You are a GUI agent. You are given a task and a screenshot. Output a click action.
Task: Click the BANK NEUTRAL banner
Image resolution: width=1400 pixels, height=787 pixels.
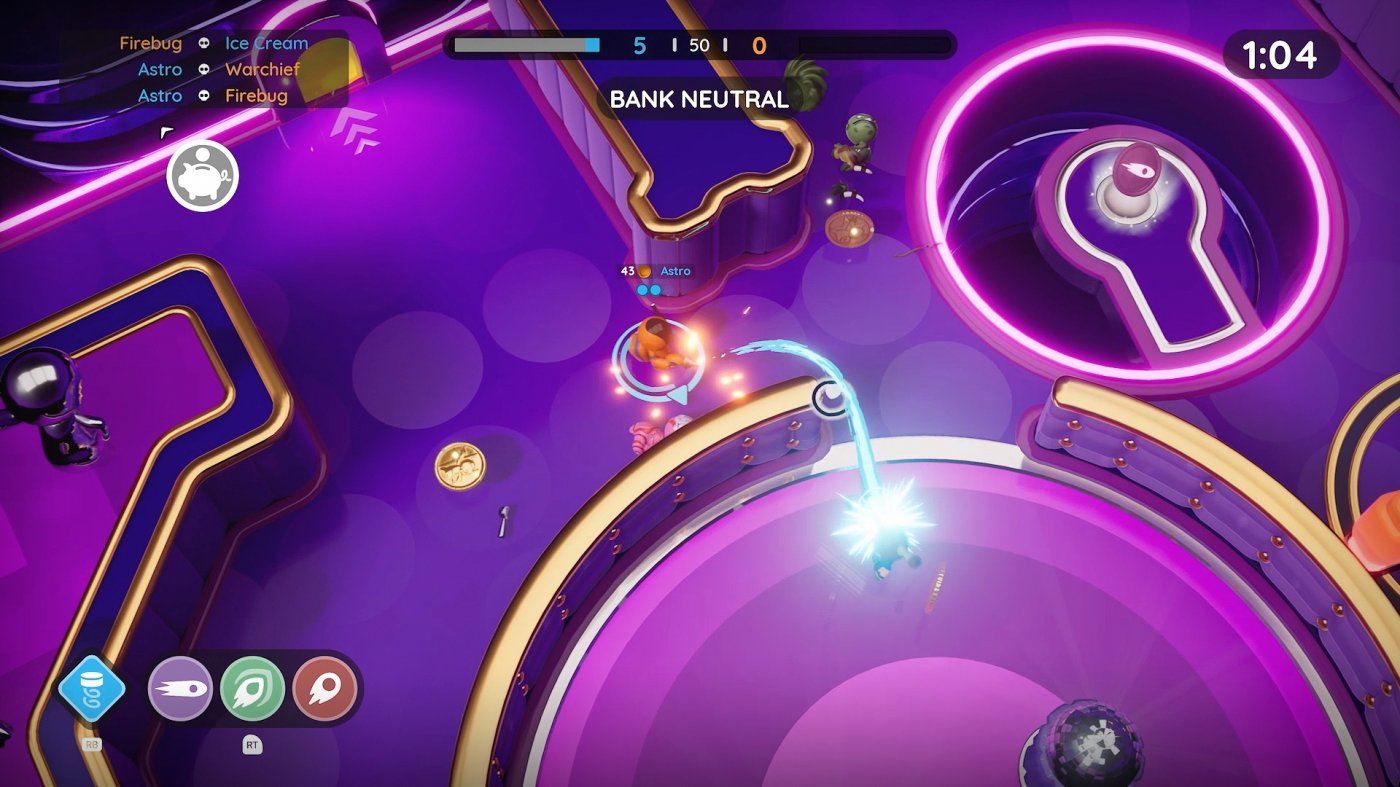[x=698, y=100]
